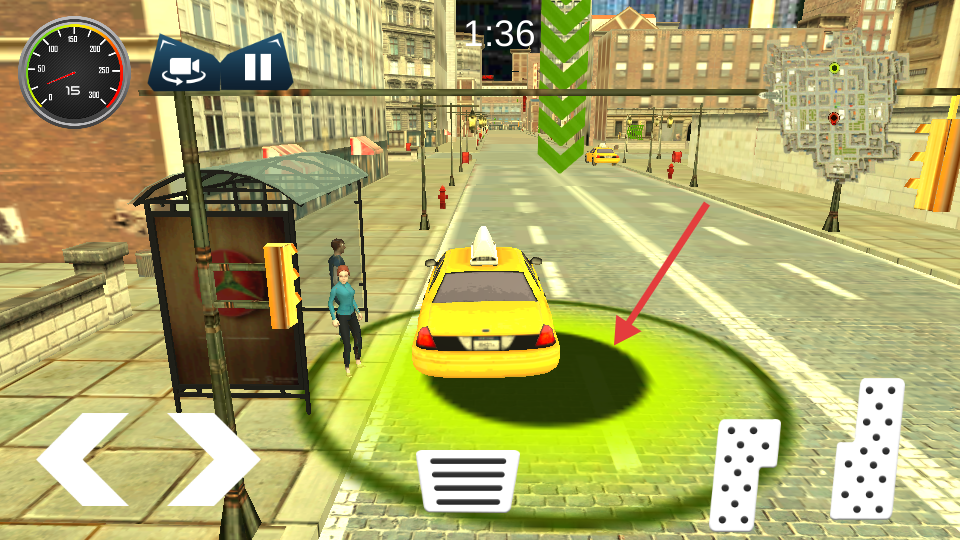Steer left with the left arrow
This screenshot has width=960, height=540.
coord(82,458)
